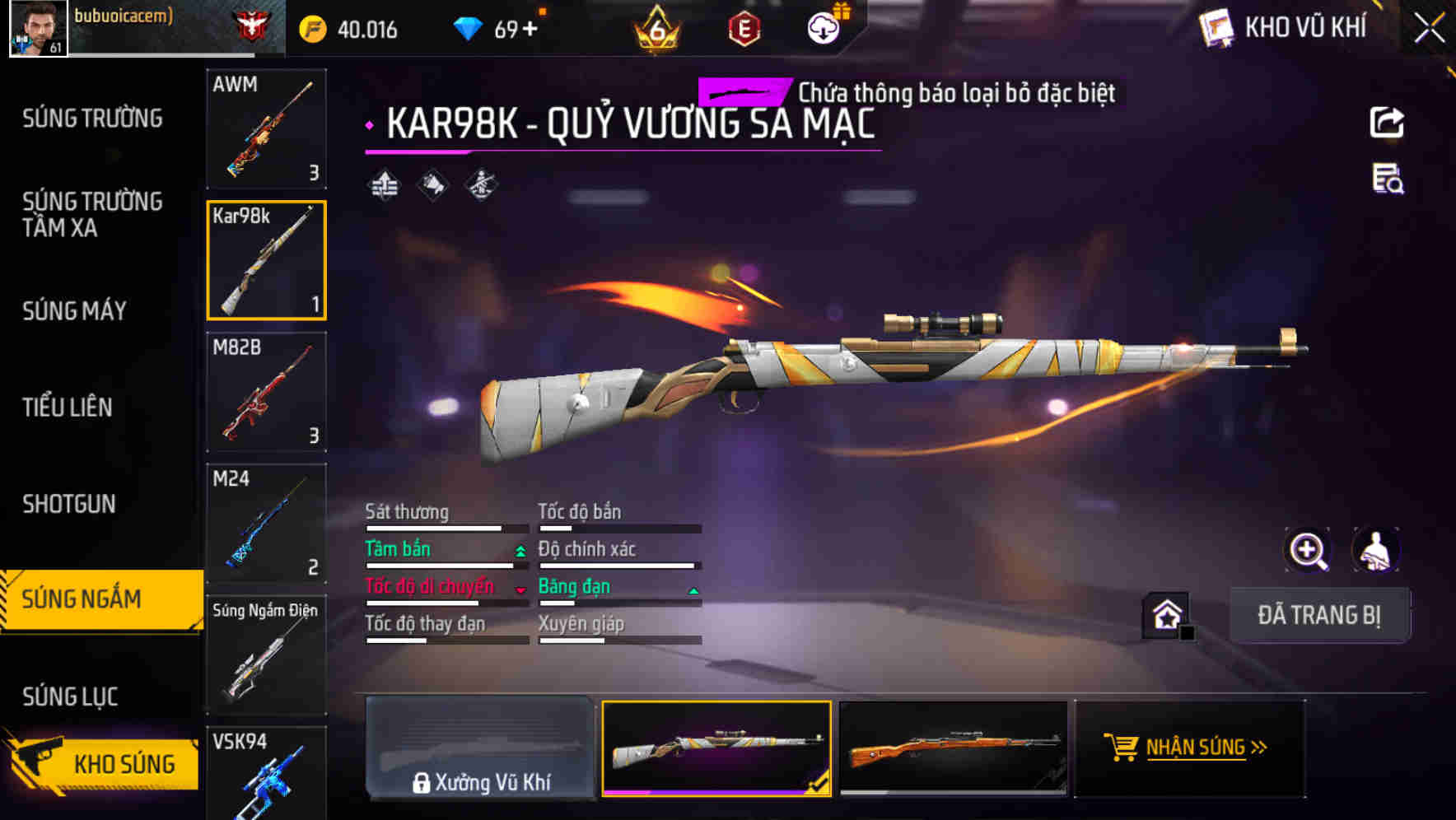Toggle the first attribute diamond icon under the title
The height and width of the screenshot is (820, 1456).
(x=384, y=186)
